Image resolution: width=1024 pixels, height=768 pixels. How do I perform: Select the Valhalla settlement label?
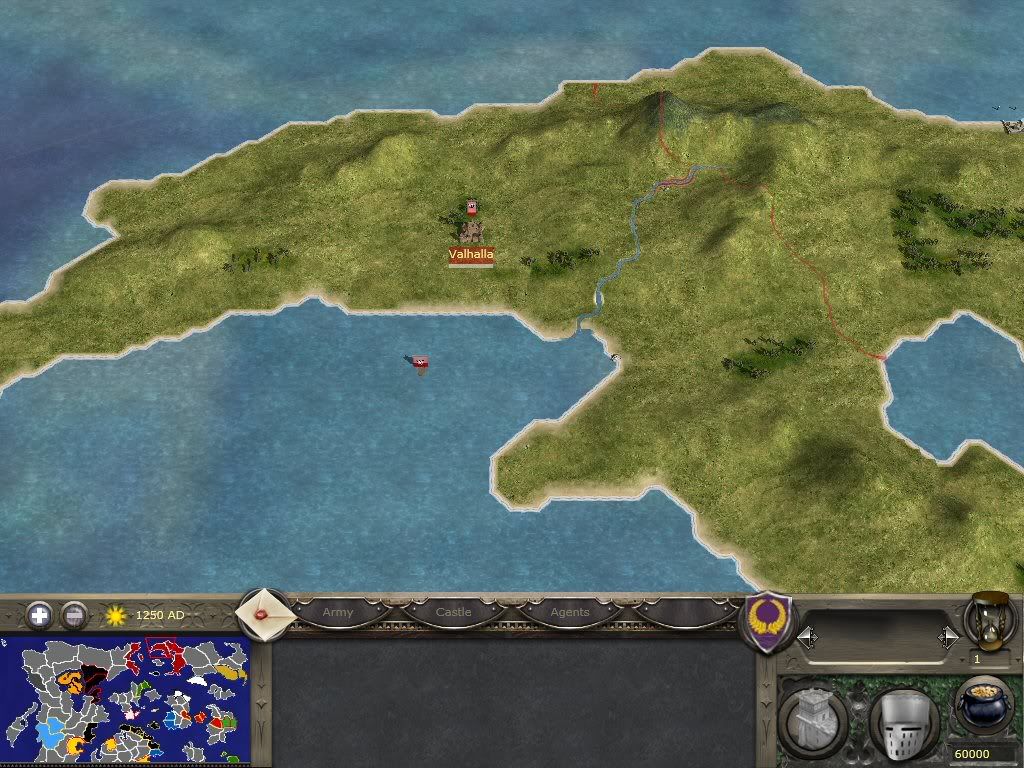point(471,255)
